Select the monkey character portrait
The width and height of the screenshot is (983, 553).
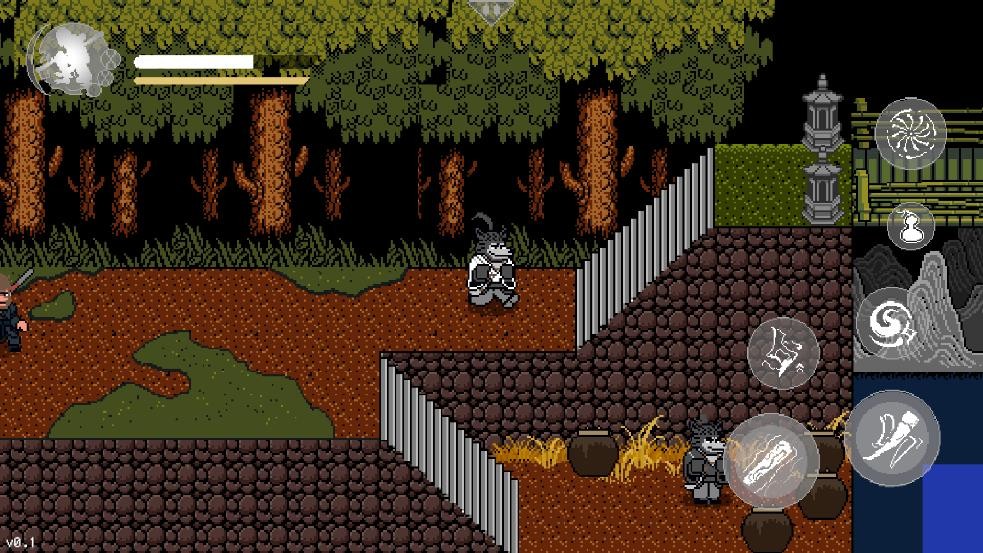click(69, 59)
